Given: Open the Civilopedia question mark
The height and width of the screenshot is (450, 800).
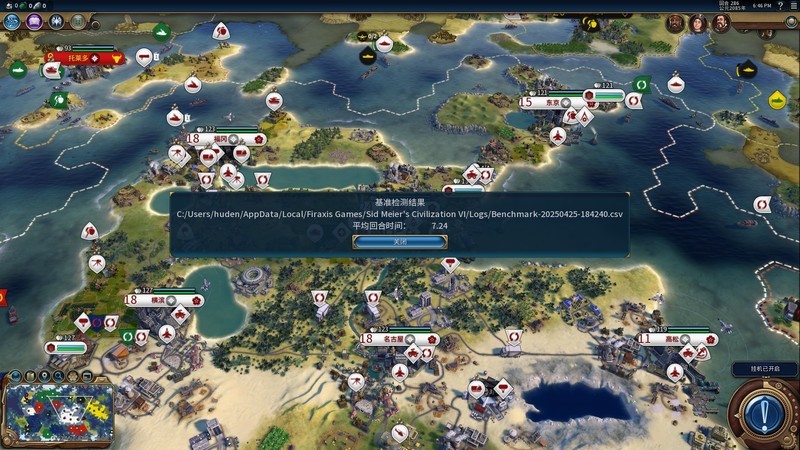Looking at the screenshot, I should click(778, 5).
